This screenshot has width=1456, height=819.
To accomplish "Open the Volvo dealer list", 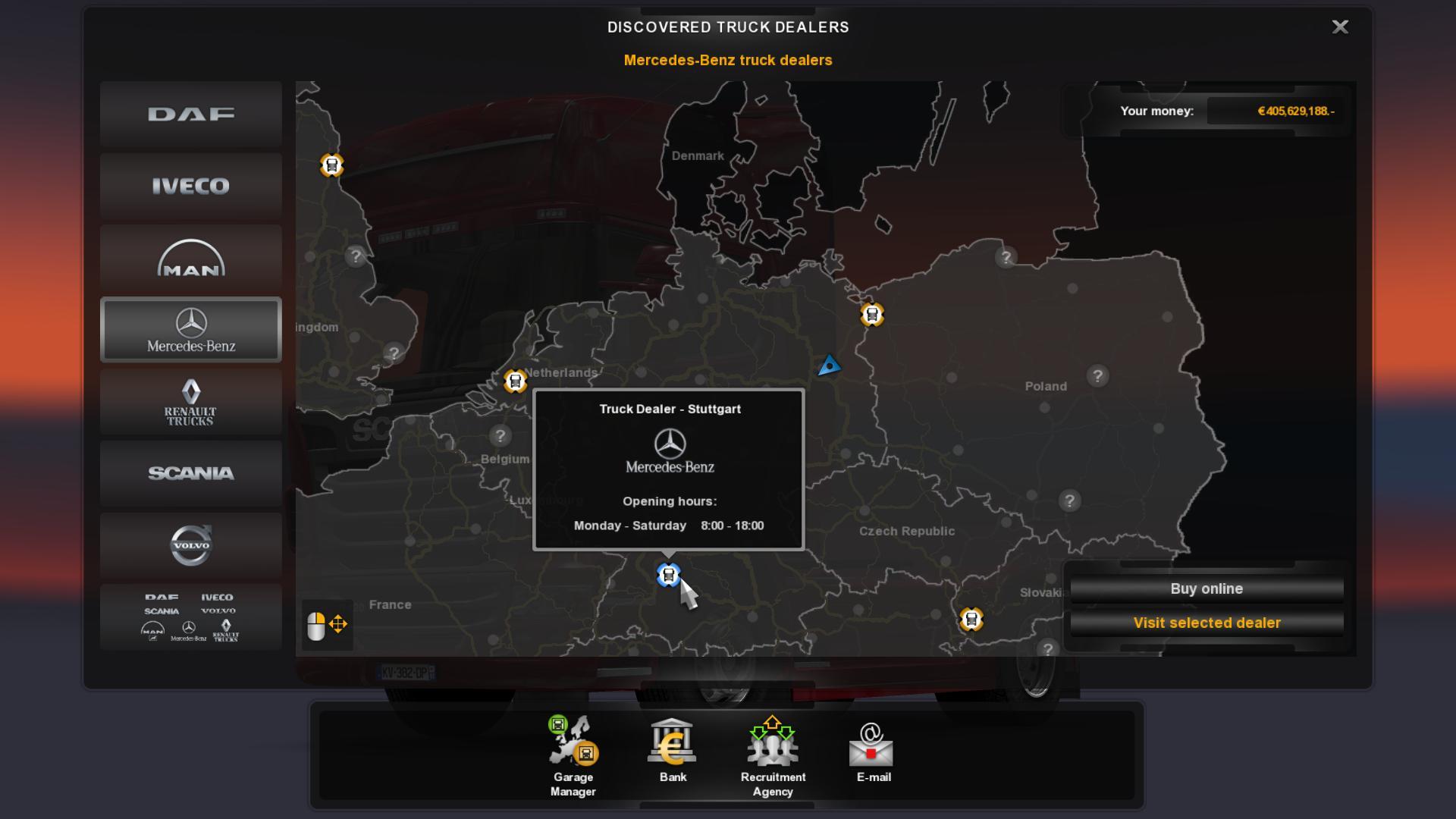I will point(191,545).
